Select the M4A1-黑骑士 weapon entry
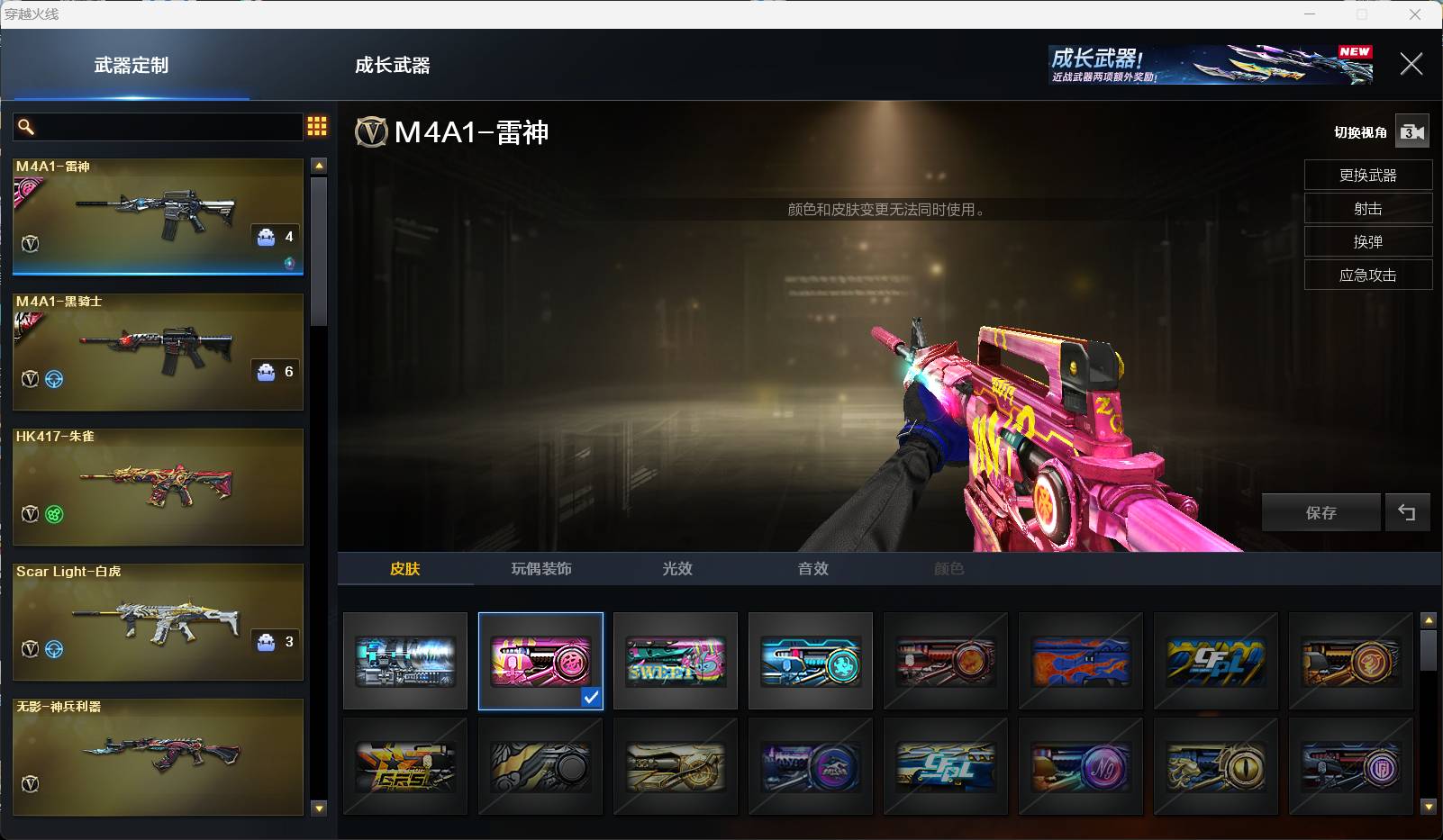The image size is (1443, 840). (158, 351)
